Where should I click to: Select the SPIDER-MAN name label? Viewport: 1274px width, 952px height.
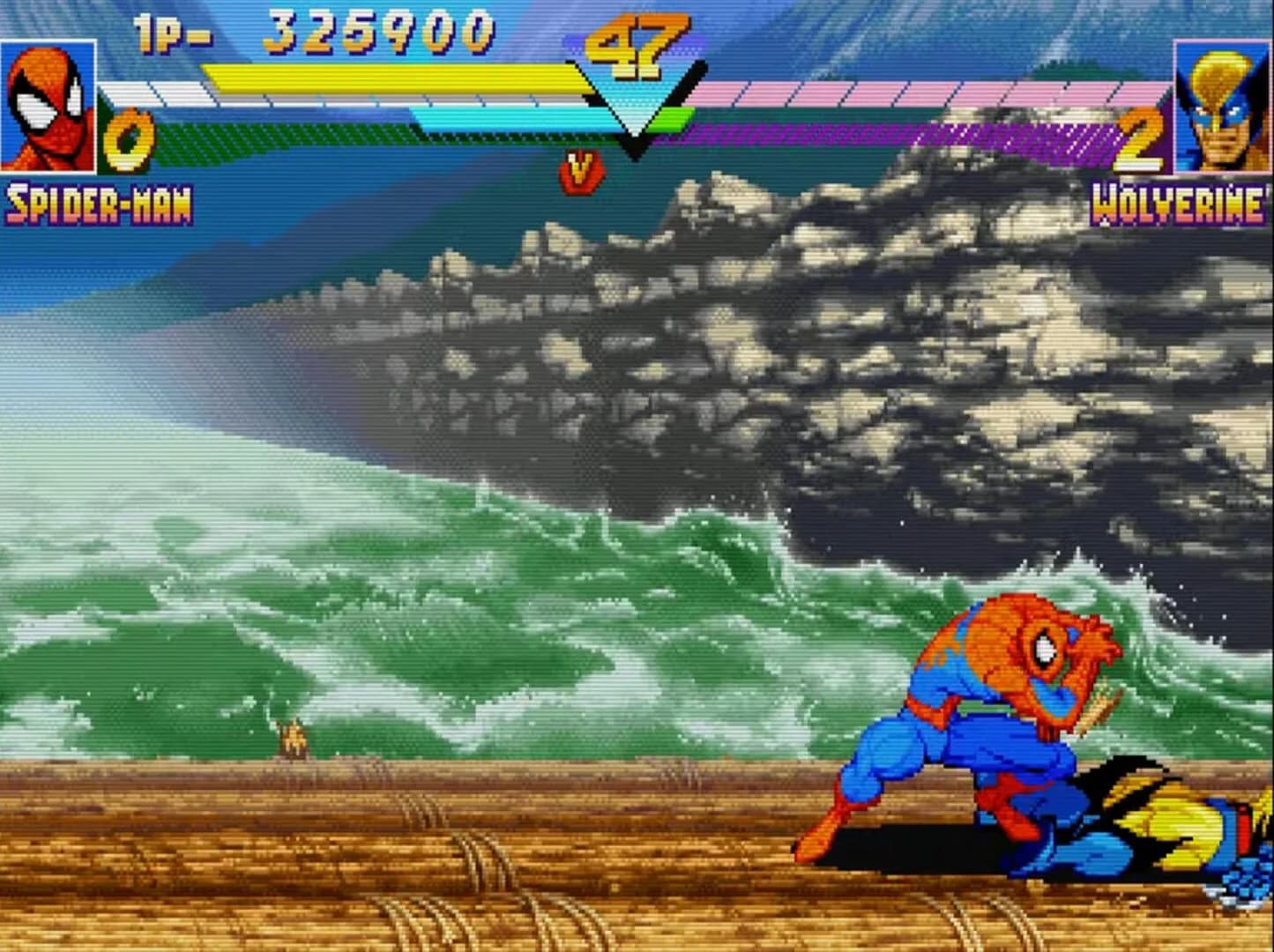[97, 204]
